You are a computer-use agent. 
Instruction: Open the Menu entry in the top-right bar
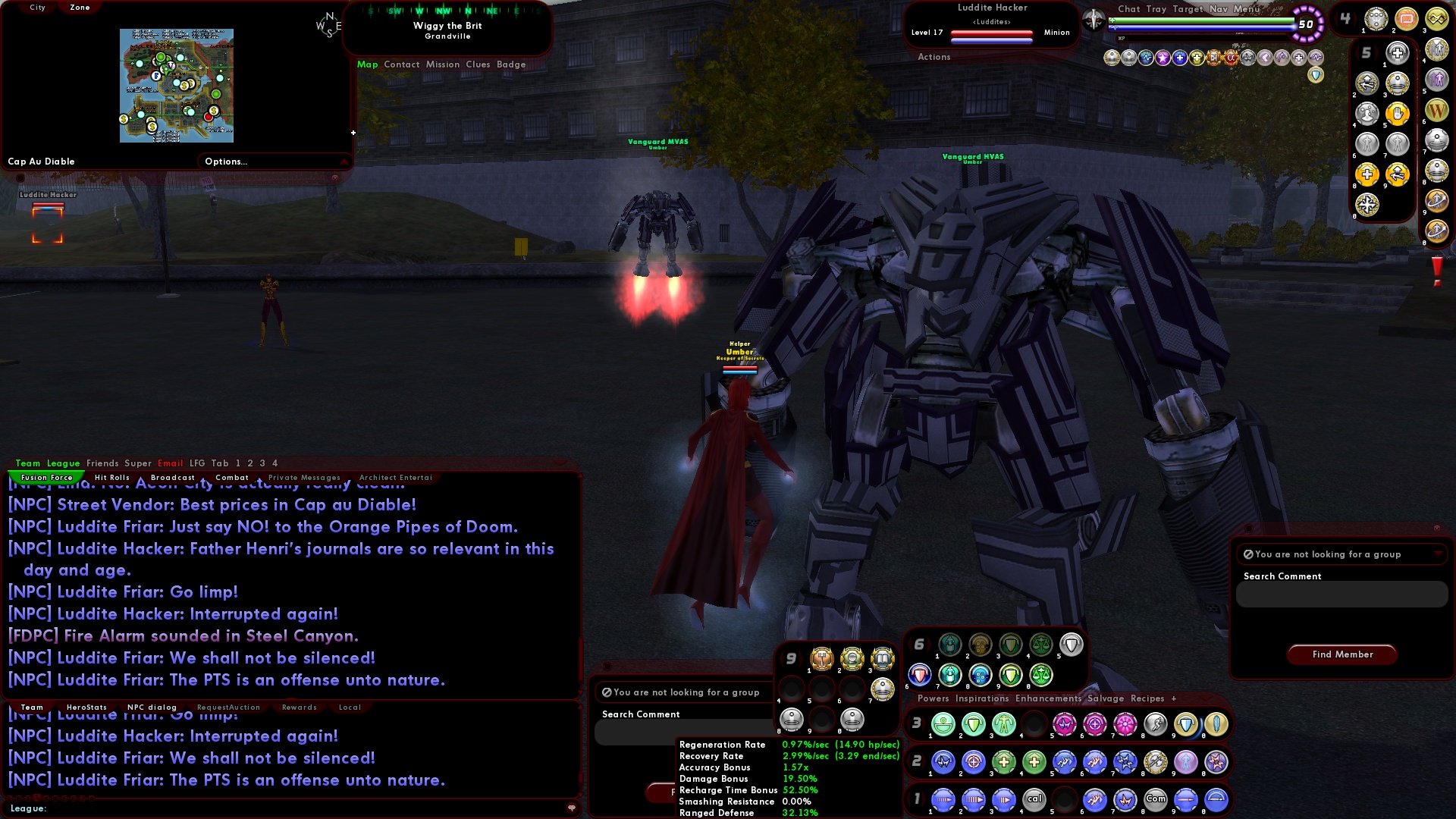coord(1247,10)
